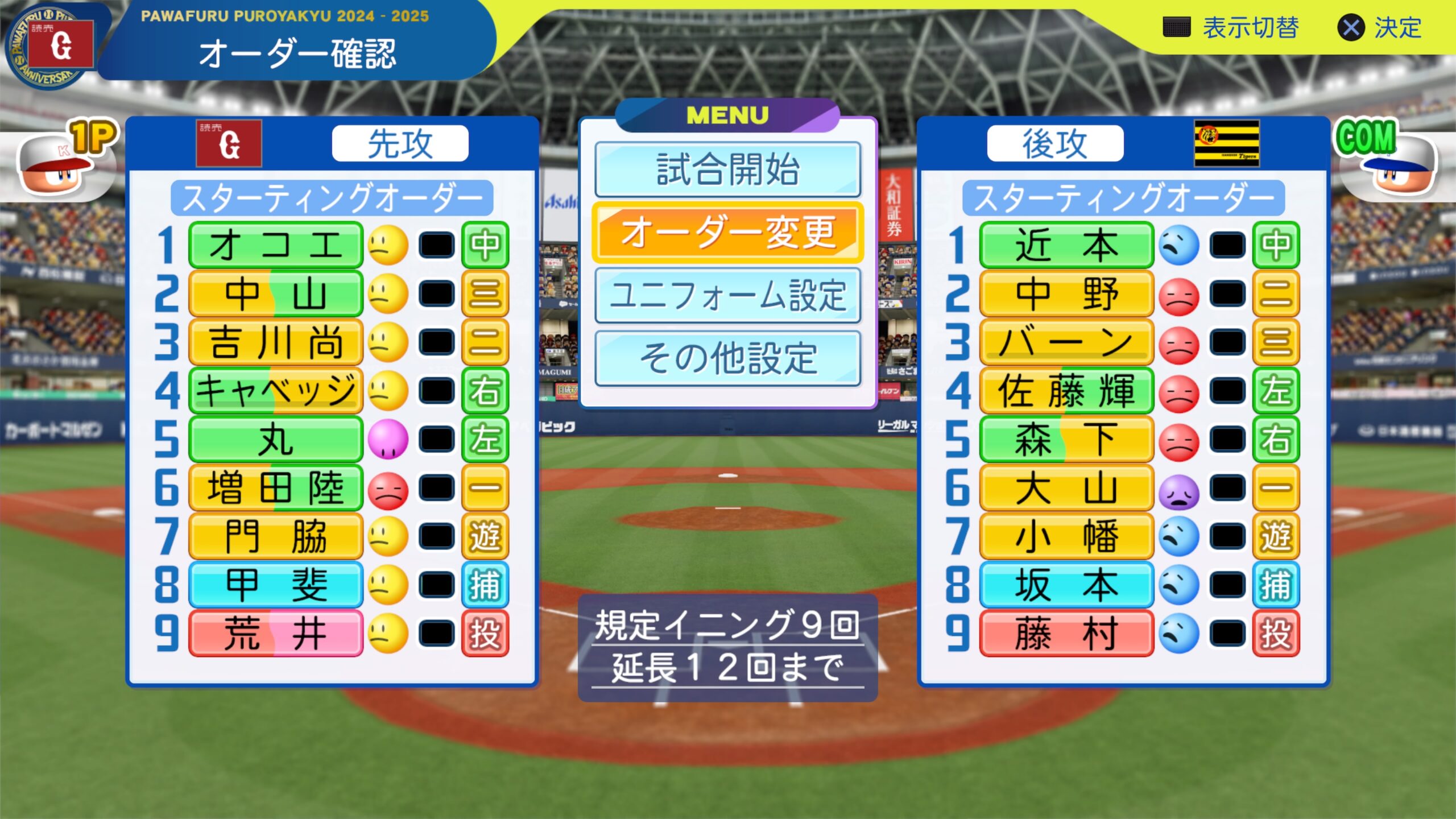
Task: Select pitcher 荒井 in the Giants order
Action: tap(275, 634)
